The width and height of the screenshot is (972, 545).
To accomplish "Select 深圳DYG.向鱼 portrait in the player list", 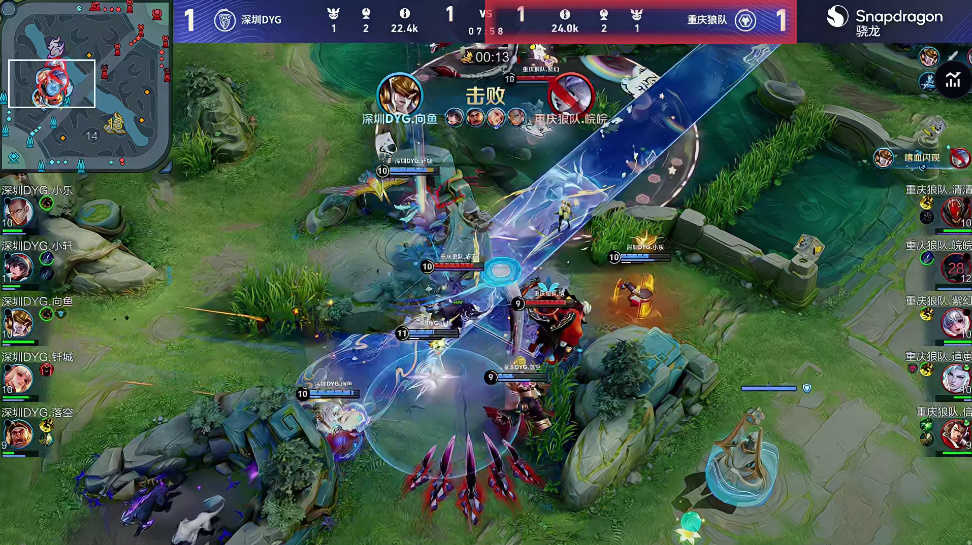I will 17,322.
